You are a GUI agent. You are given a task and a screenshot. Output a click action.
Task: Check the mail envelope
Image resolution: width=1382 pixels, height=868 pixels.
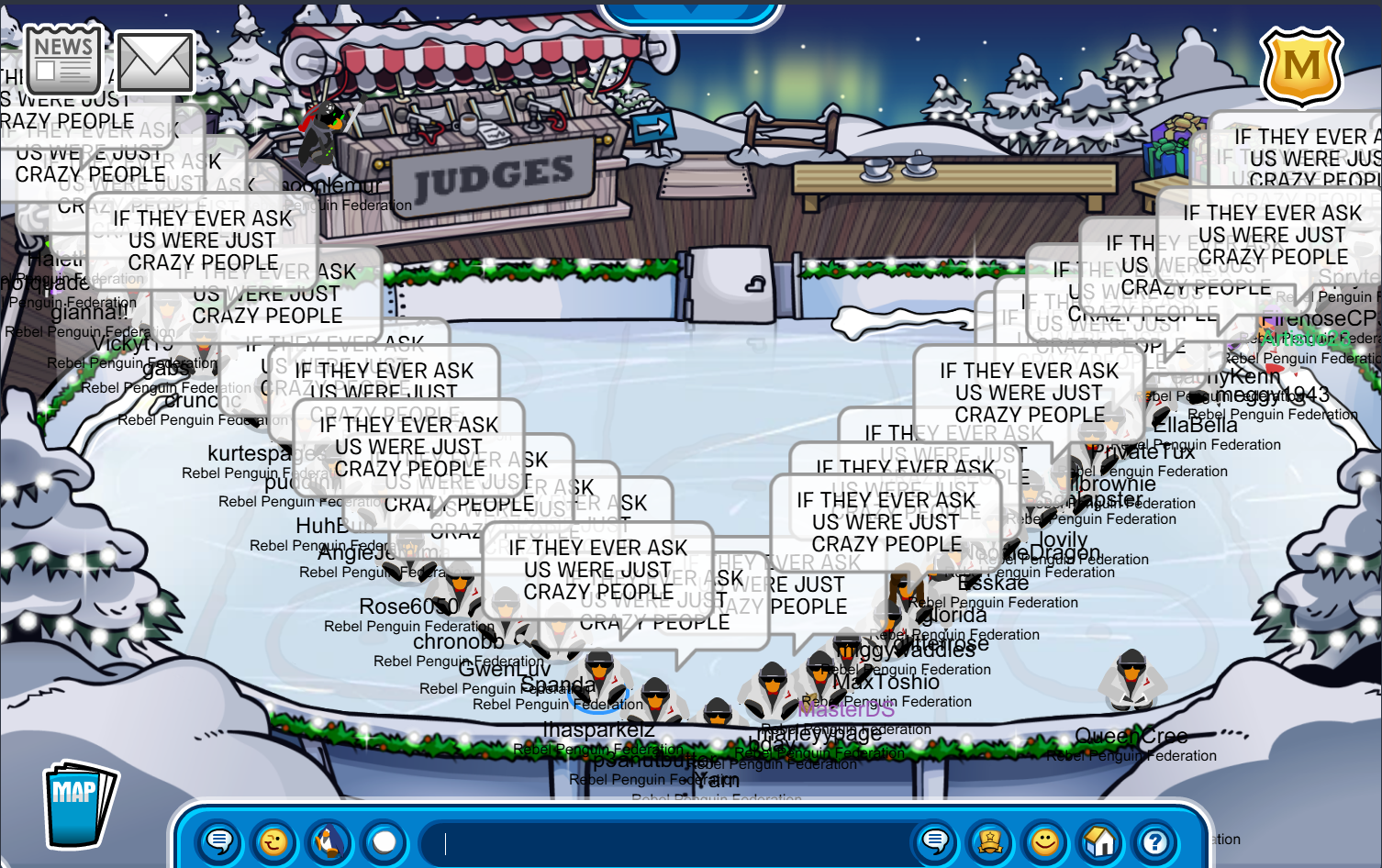(154, 62)
